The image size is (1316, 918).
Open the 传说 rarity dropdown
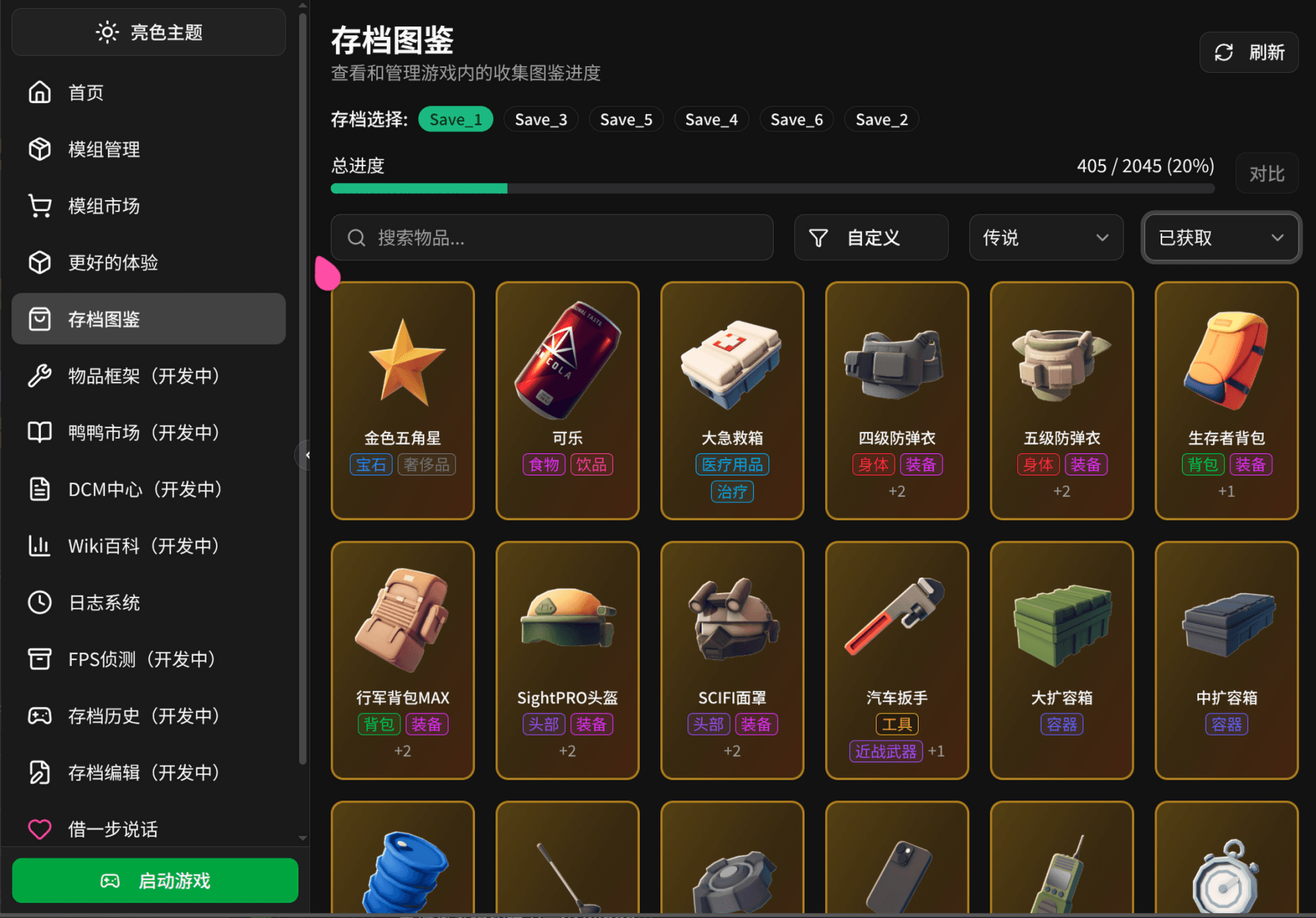(x=1045, y=237)
